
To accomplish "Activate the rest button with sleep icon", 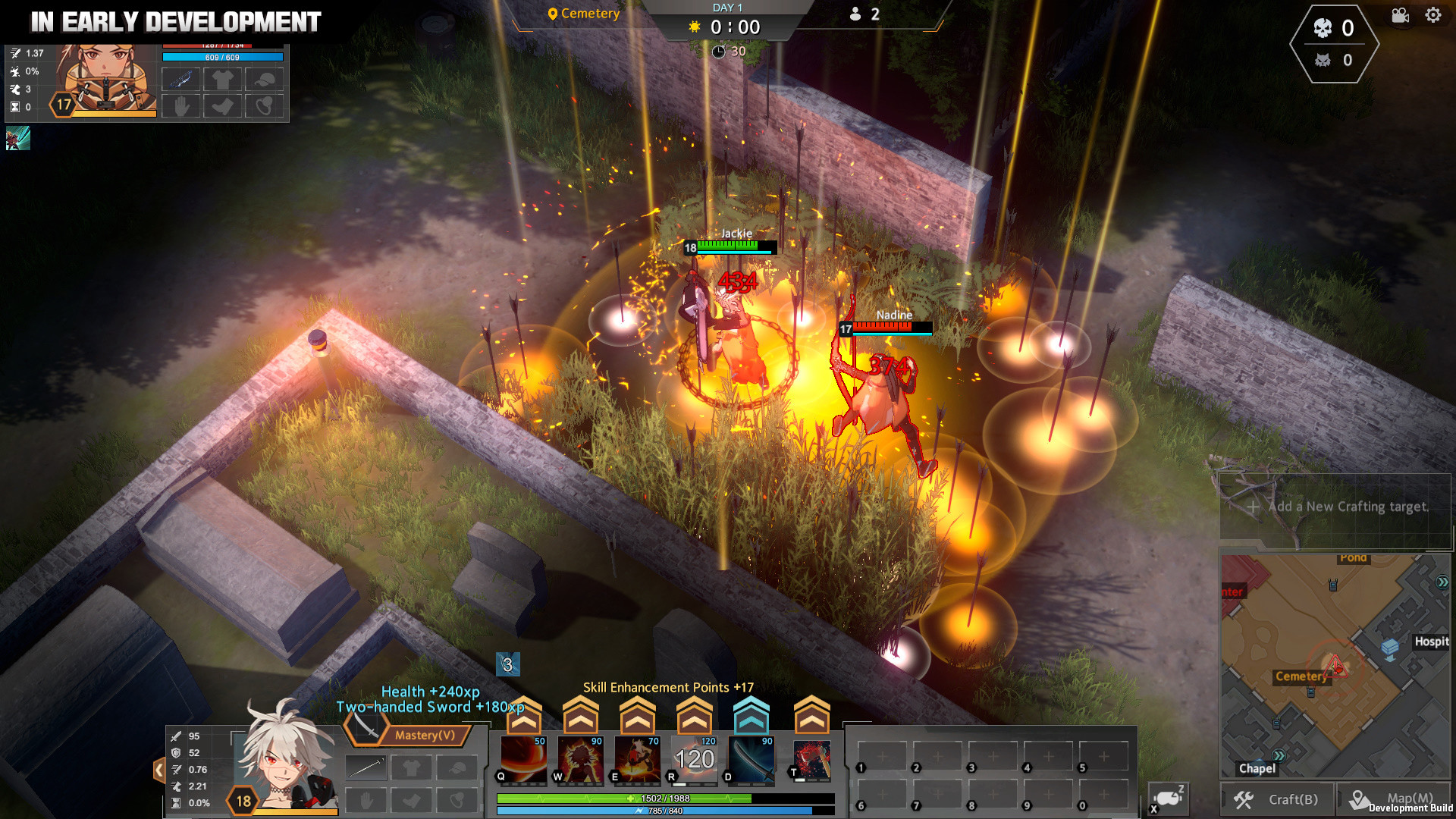I will click(x=1168, y=799).
